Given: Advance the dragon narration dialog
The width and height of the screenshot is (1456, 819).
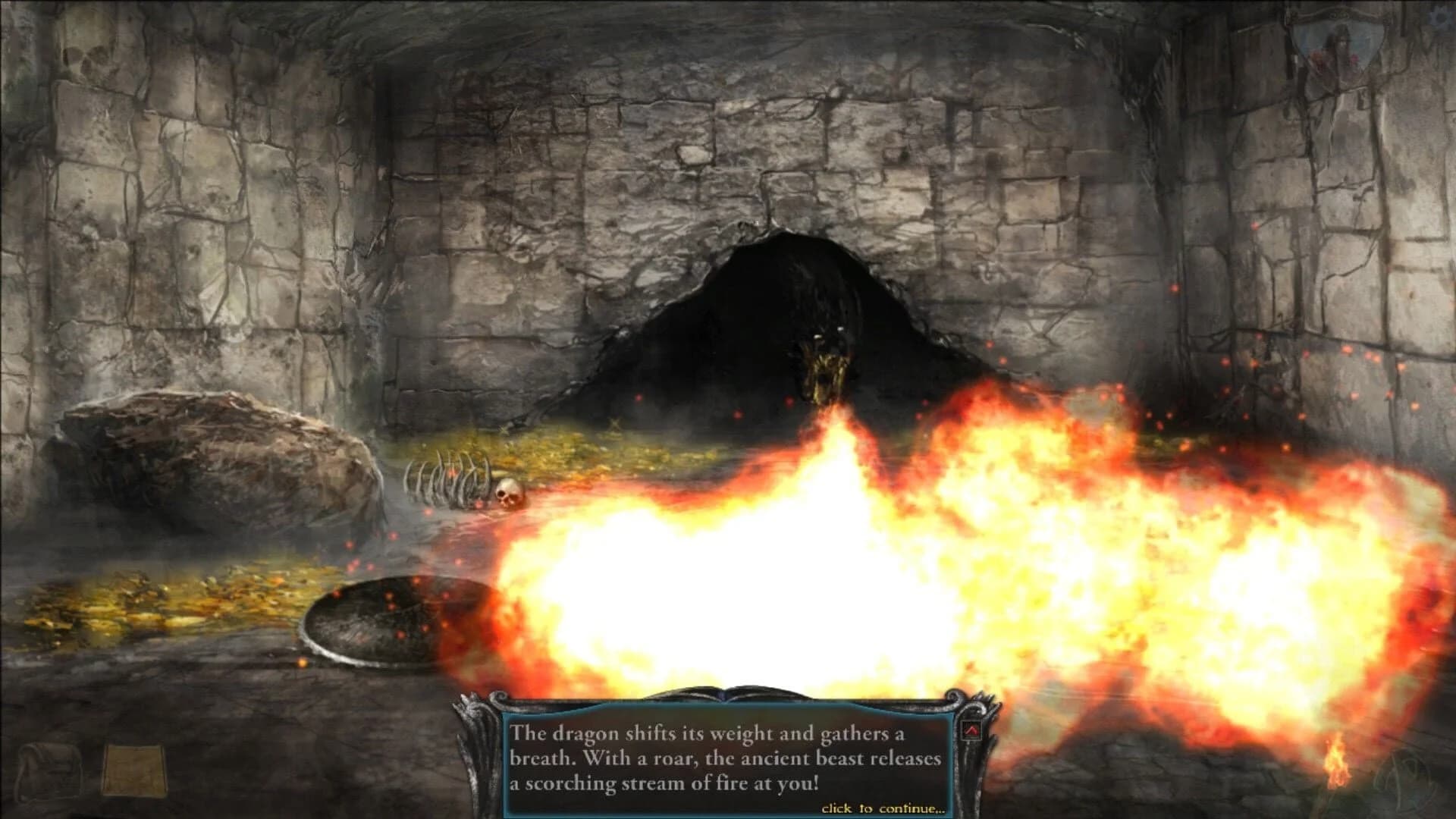Looking at the screenshot, I should pos(728,758).
